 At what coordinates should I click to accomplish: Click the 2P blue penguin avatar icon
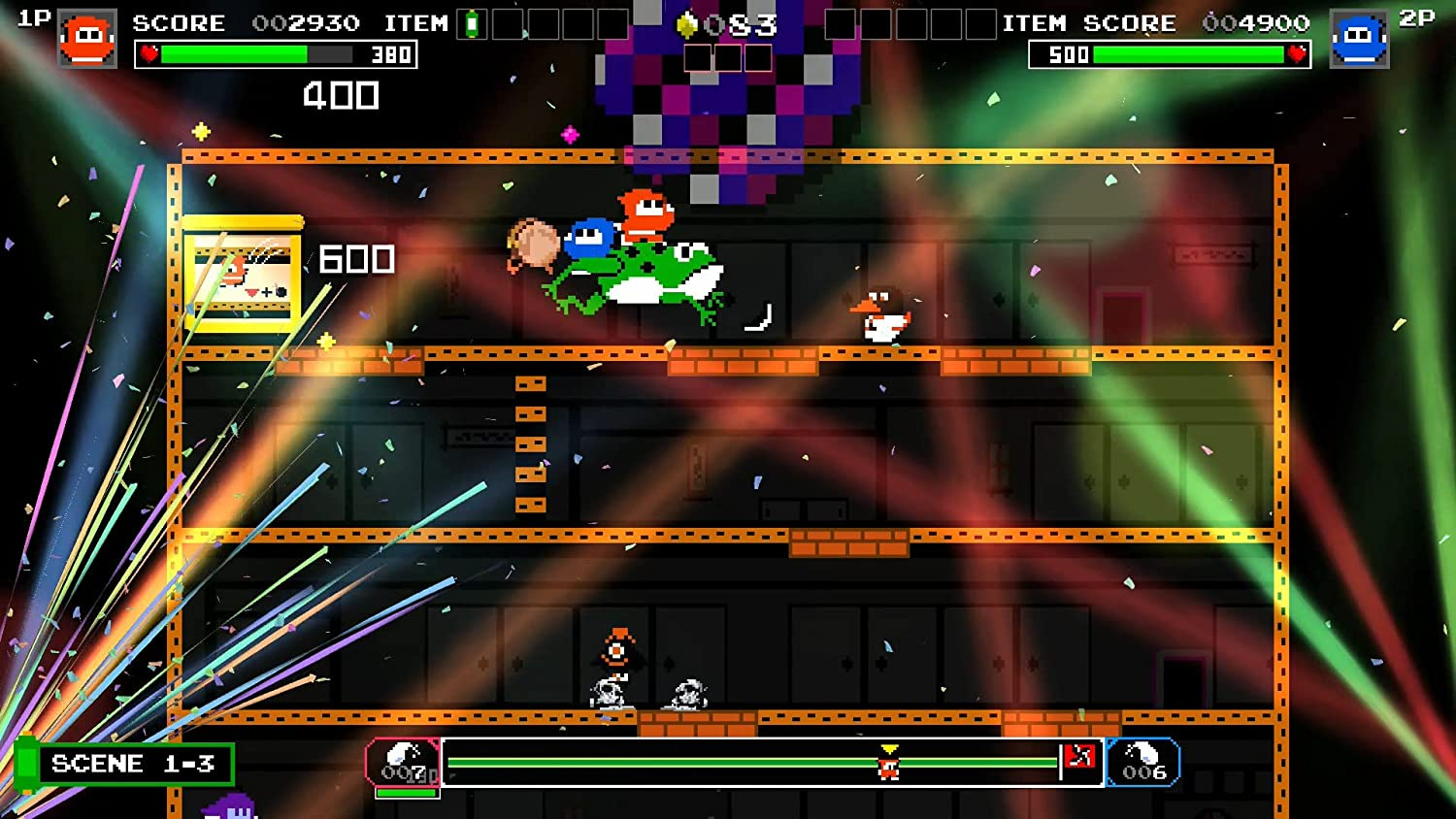[x=1363, y=39]
